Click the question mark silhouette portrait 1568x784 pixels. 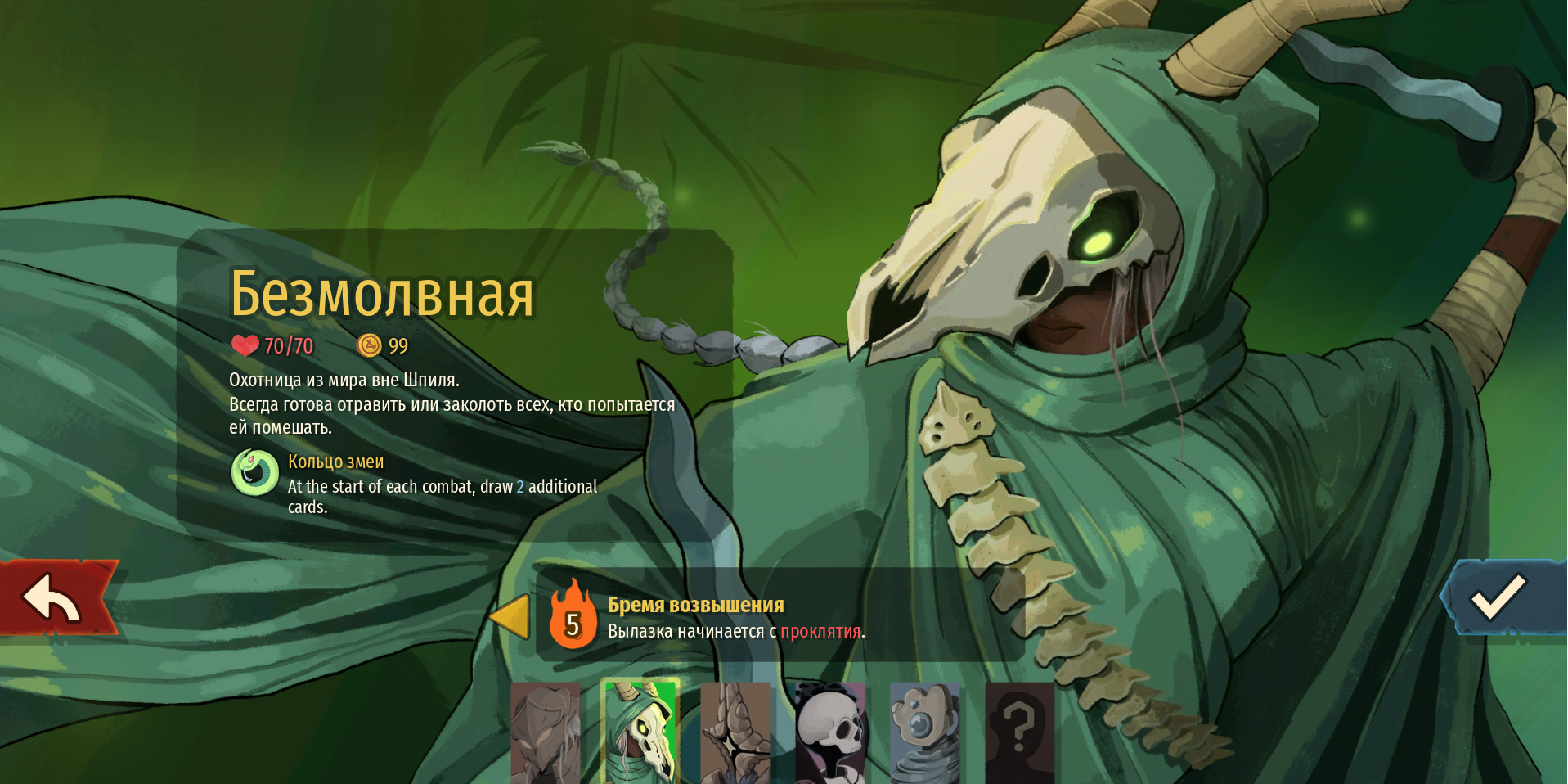pos(1019,732)
